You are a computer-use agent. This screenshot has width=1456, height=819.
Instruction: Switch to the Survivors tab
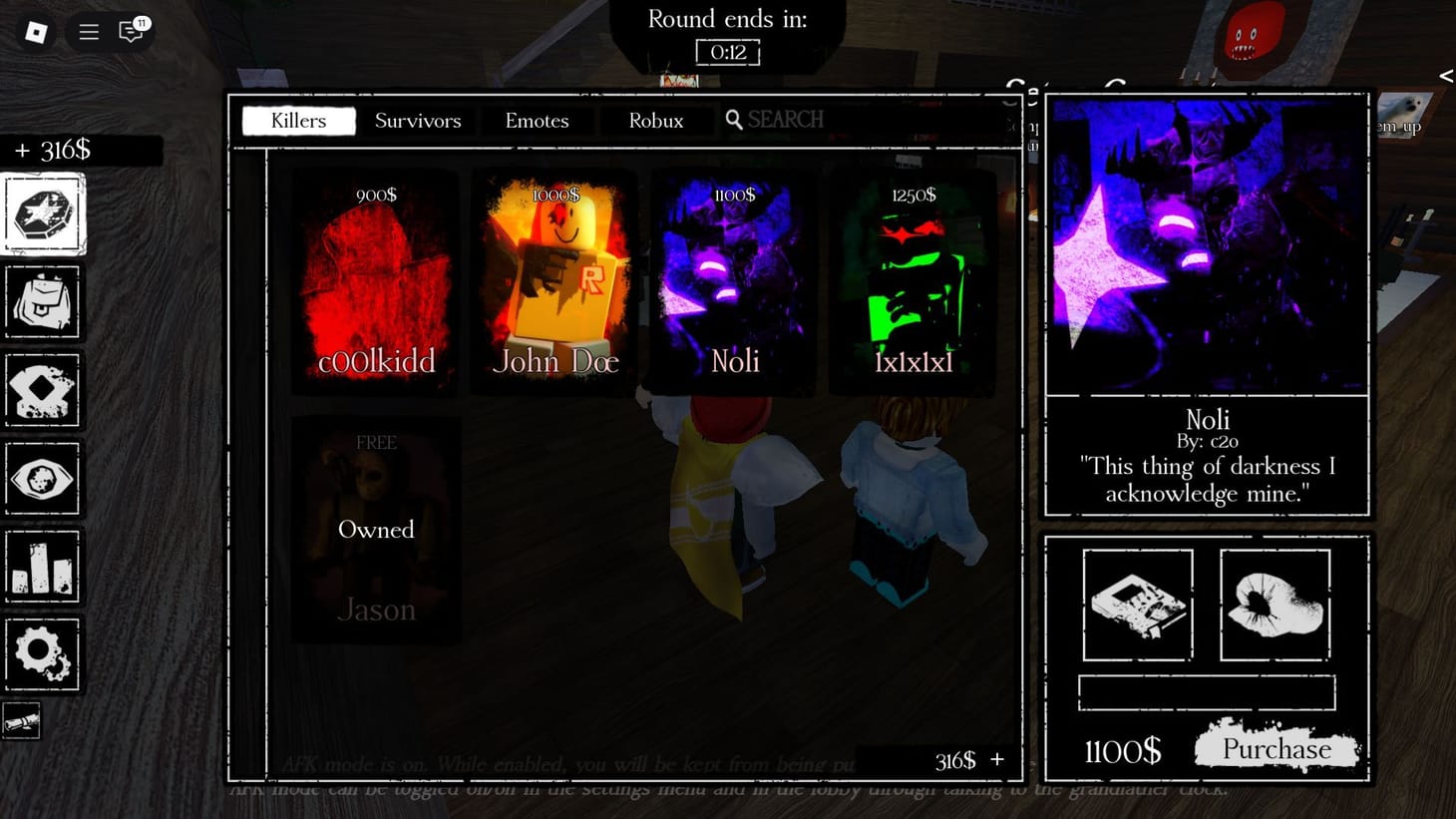(x=418, y=121)
